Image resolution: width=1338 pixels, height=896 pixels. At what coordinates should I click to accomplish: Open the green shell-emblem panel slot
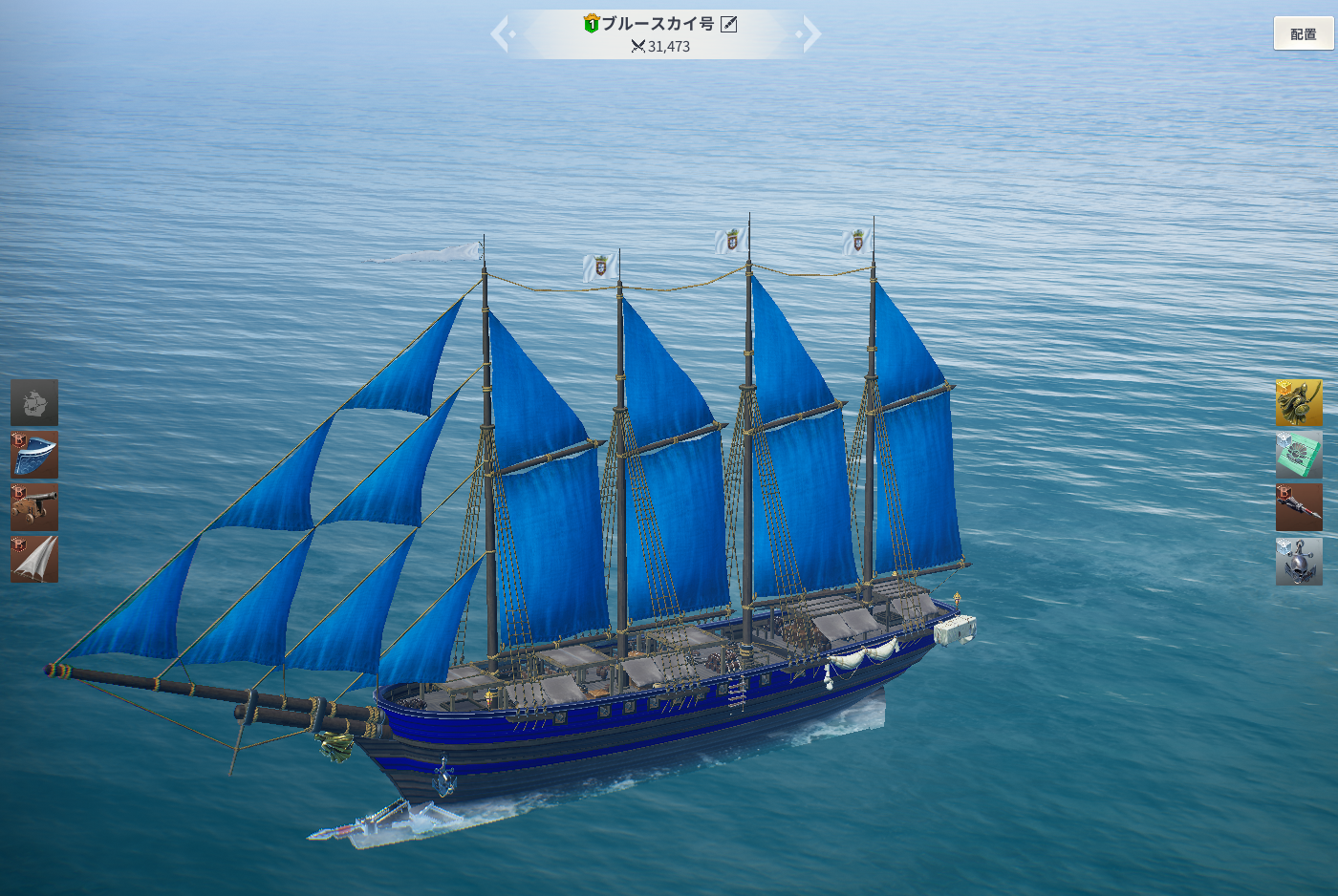1299,455
